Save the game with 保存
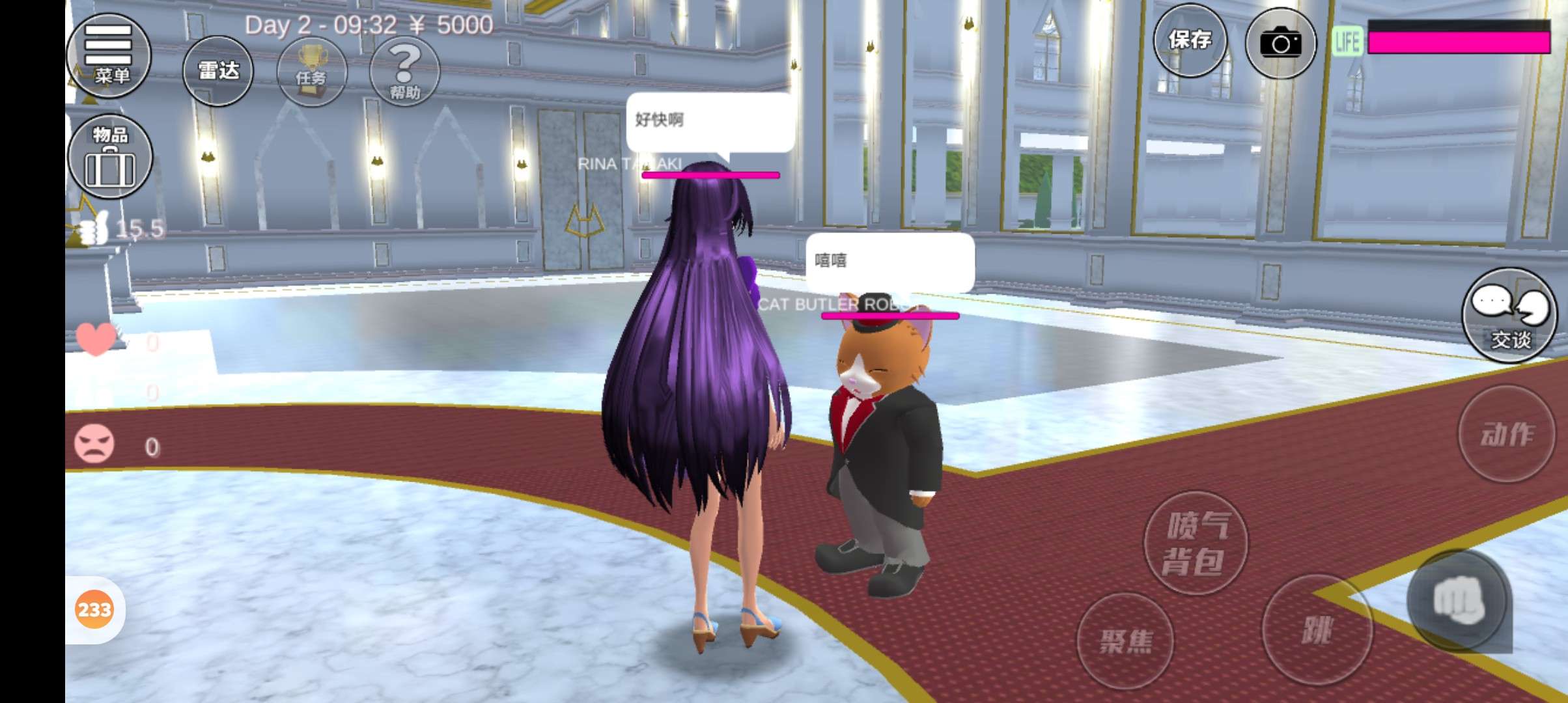 click(x=1190, y=41)
